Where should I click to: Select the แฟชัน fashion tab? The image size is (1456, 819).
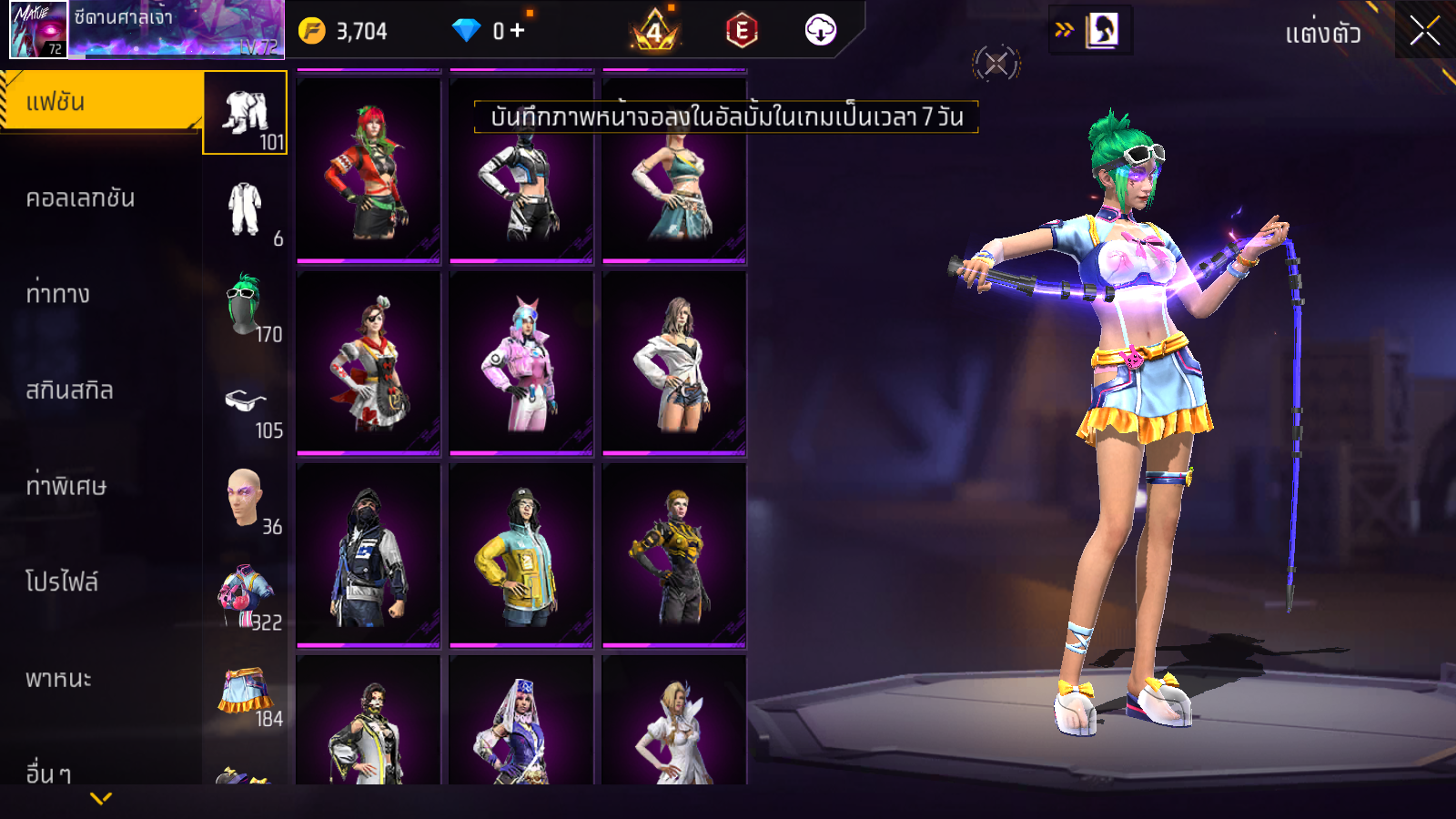tap(100, 102)
